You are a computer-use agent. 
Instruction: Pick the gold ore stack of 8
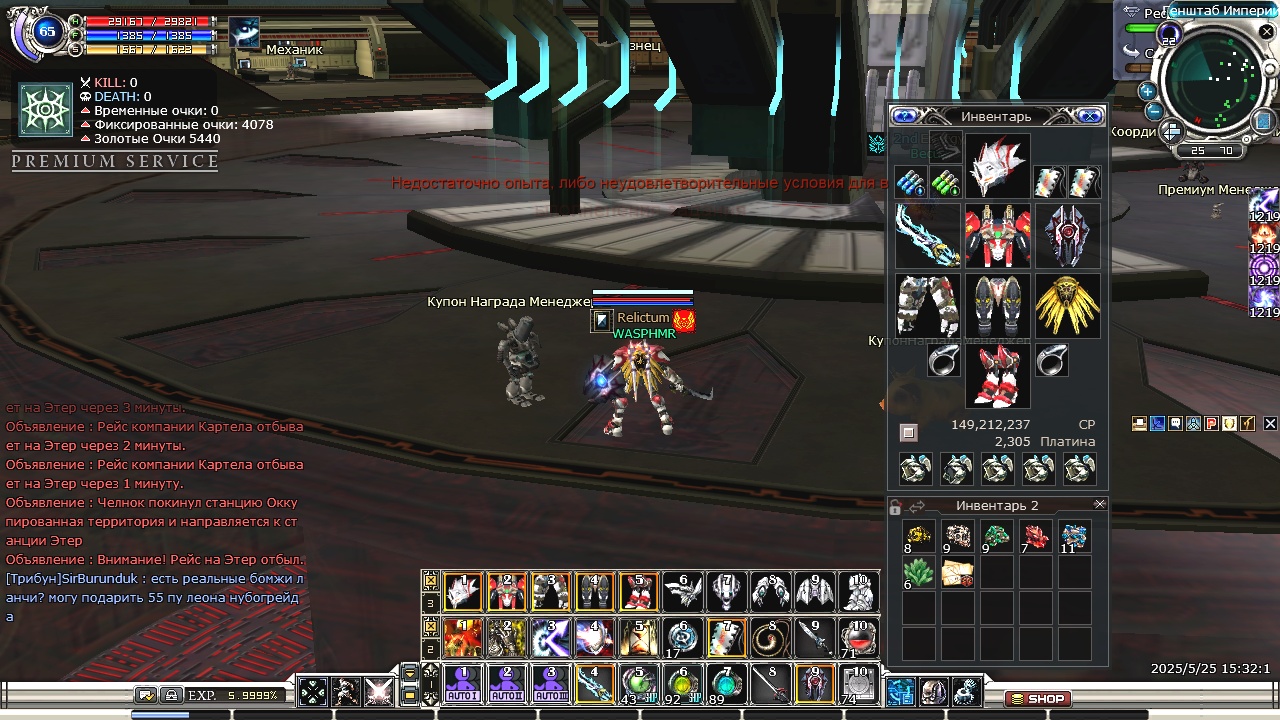tap(918, 537)
